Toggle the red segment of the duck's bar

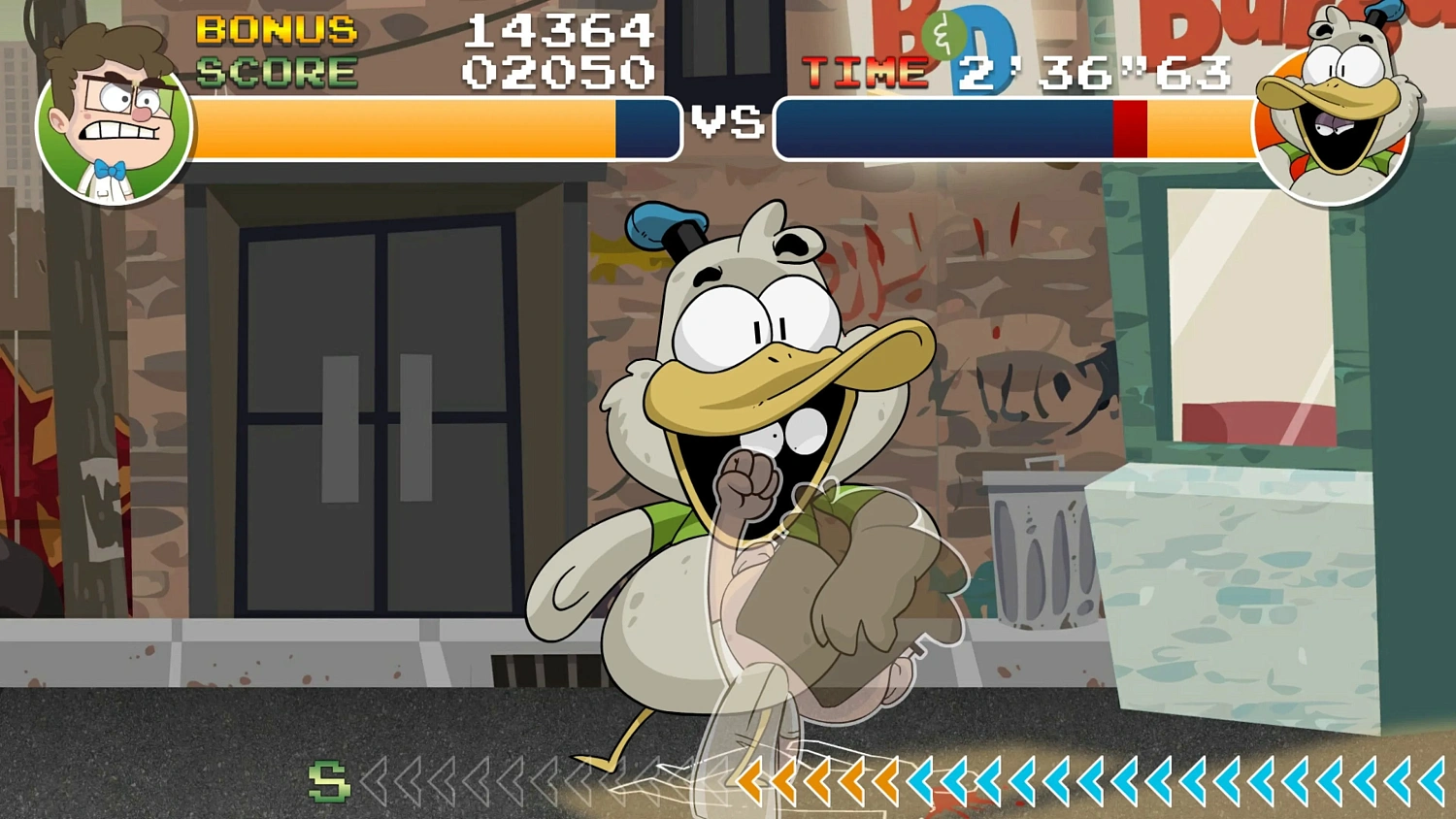(1130, 128)
